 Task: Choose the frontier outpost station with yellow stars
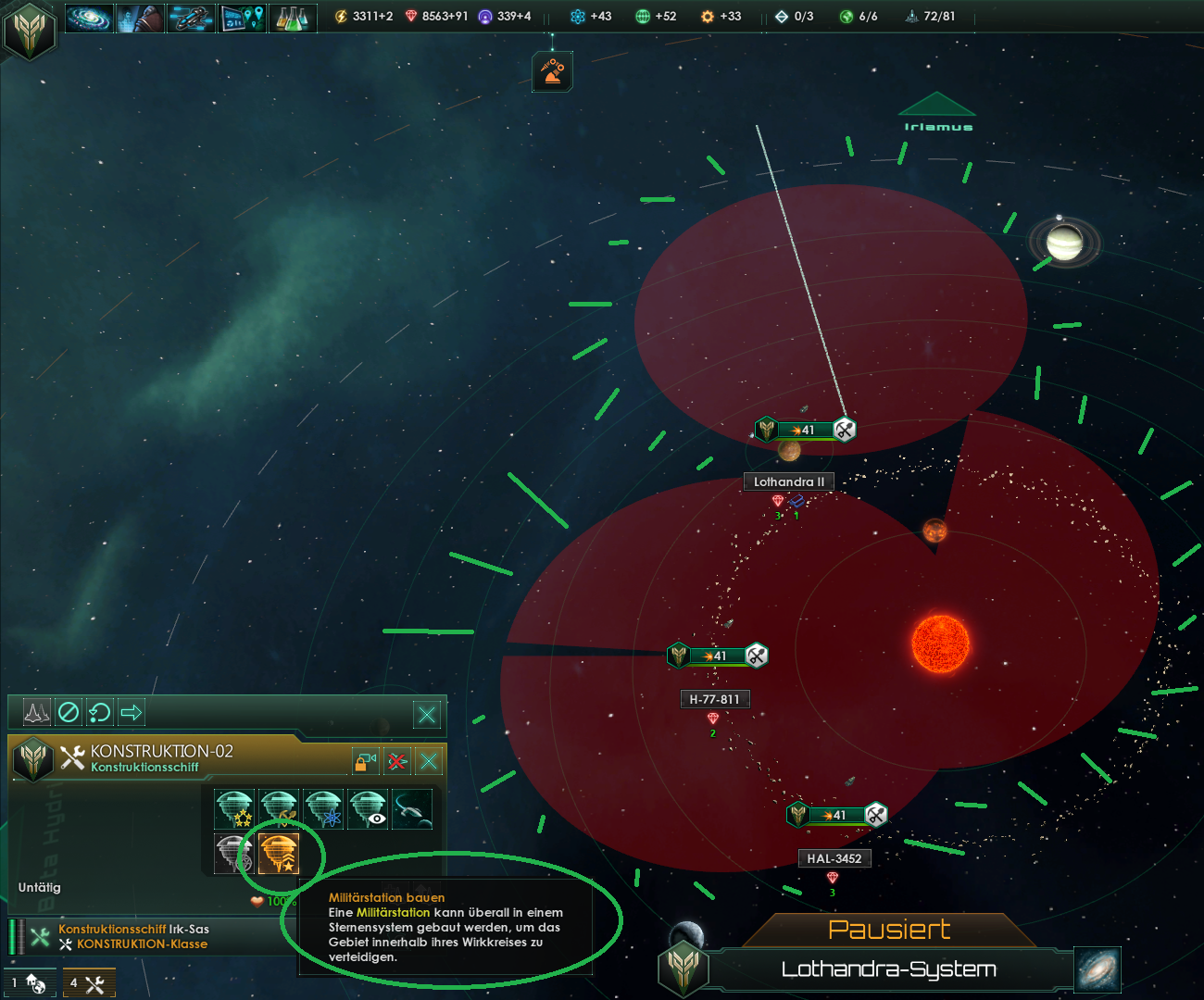234,808
